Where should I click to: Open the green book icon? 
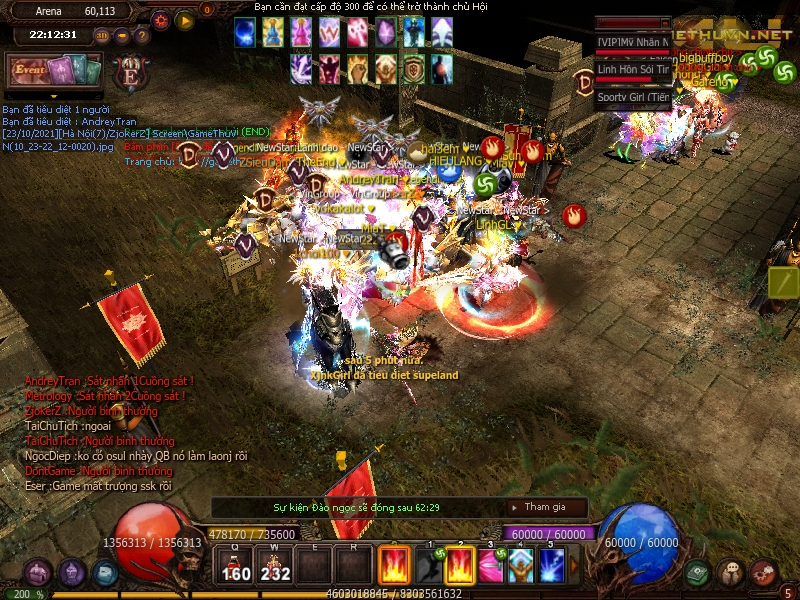698,572
